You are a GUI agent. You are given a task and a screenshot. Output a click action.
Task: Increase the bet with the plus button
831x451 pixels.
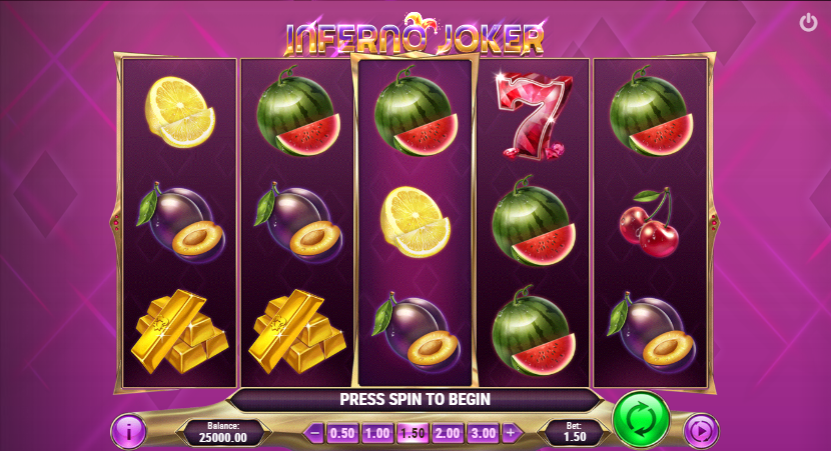pyautogui.click(x=510, y=433)
